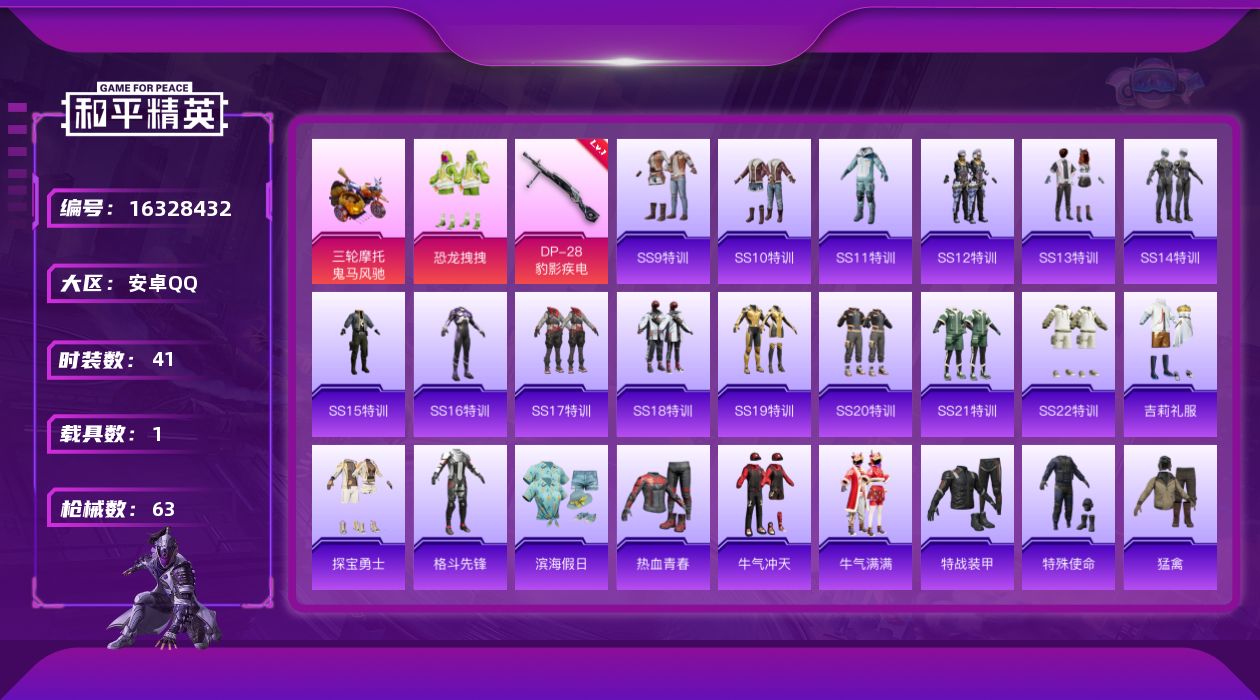This screenshot has height=700, width=1260.
Task: Choose the SS22特训 outfit tile
Action: click(x=1068, y=364)
